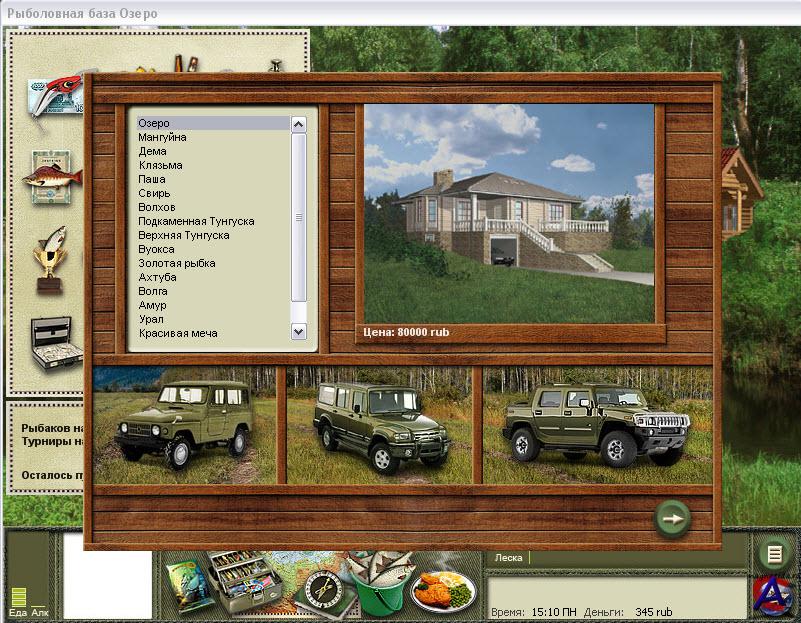This screenshot has width=801, height=623.
Task: Choose the dark green off-road van
Action: [x=382, y=424]
